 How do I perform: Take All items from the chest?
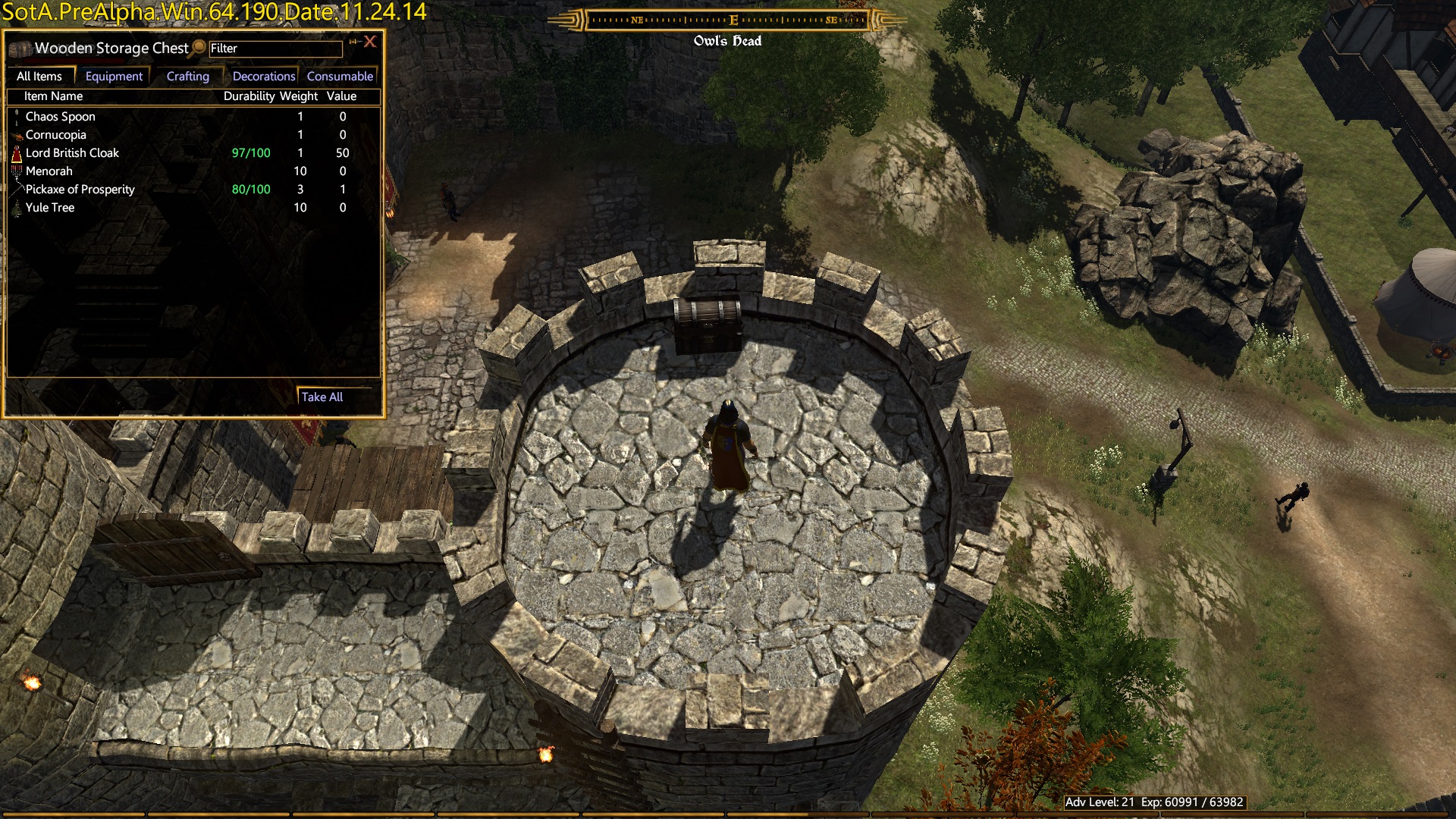[322, 397]
